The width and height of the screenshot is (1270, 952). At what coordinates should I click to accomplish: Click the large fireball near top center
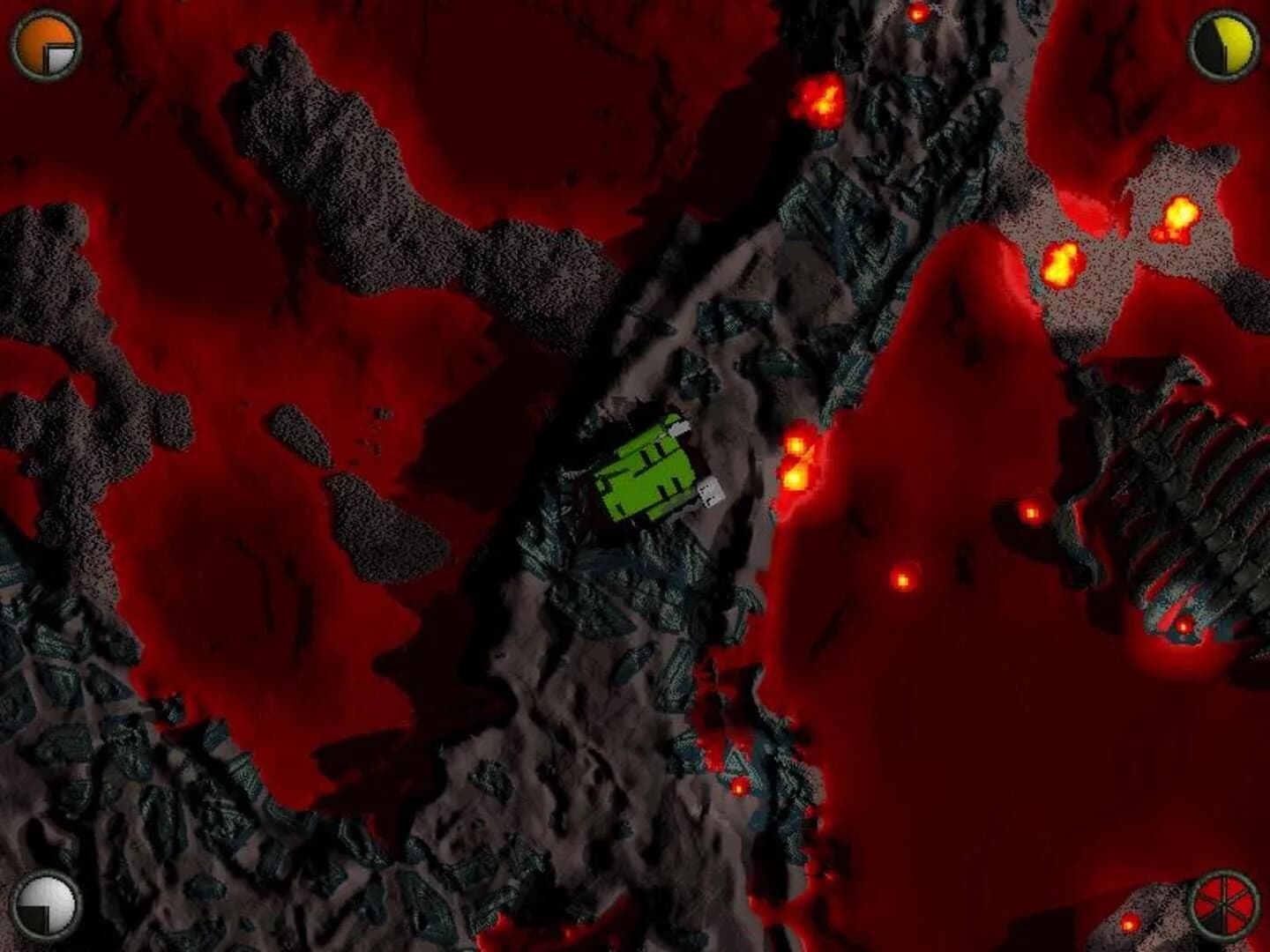pyautogui.click(x=820, y=101)
